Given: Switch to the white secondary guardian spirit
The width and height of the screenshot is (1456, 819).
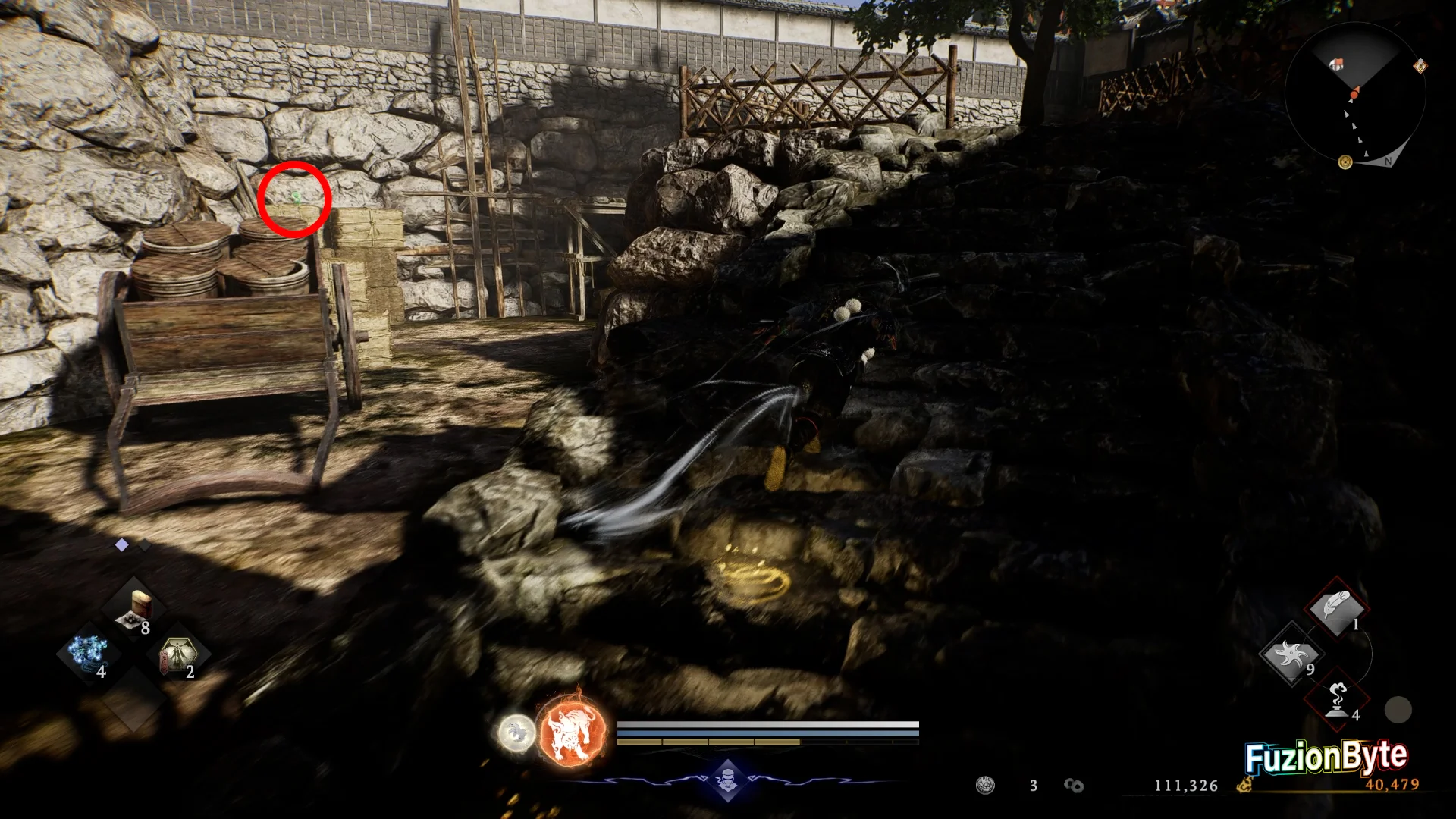Looking at the screenshot, I should coord(516,733).
